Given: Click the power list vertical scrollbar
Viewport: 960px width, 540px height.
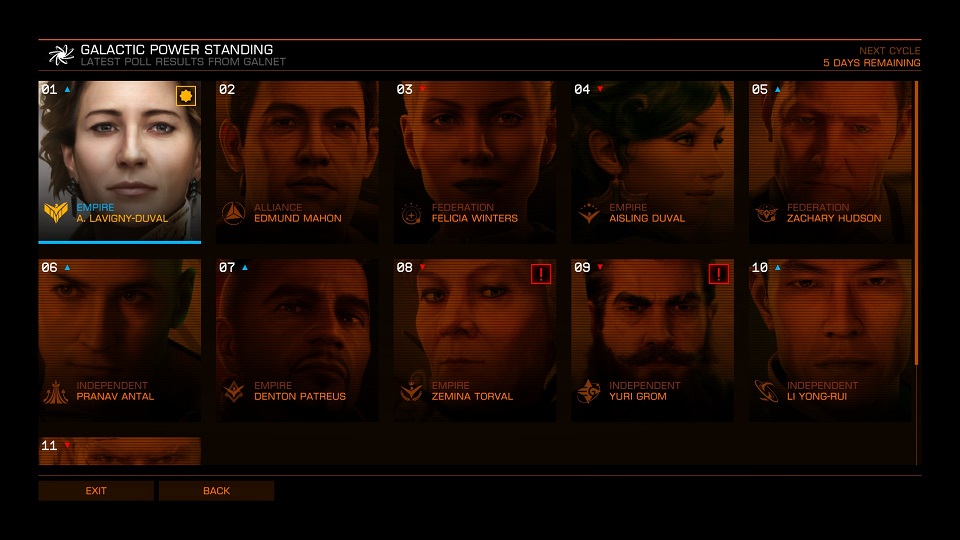Looking at the screenshot, I should [x=916, y=222].
